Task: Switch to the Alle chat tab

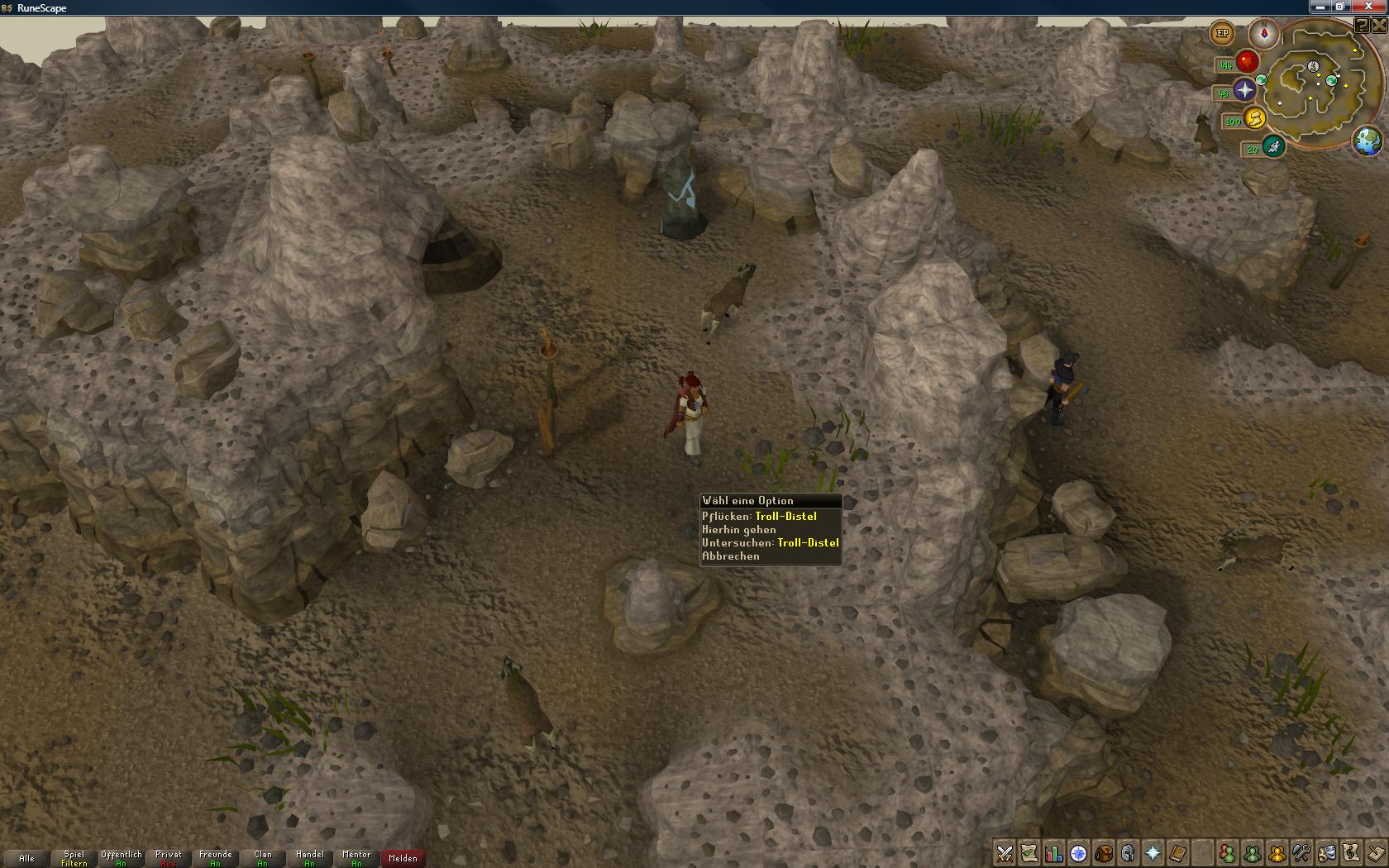Action: pos(26,858)
